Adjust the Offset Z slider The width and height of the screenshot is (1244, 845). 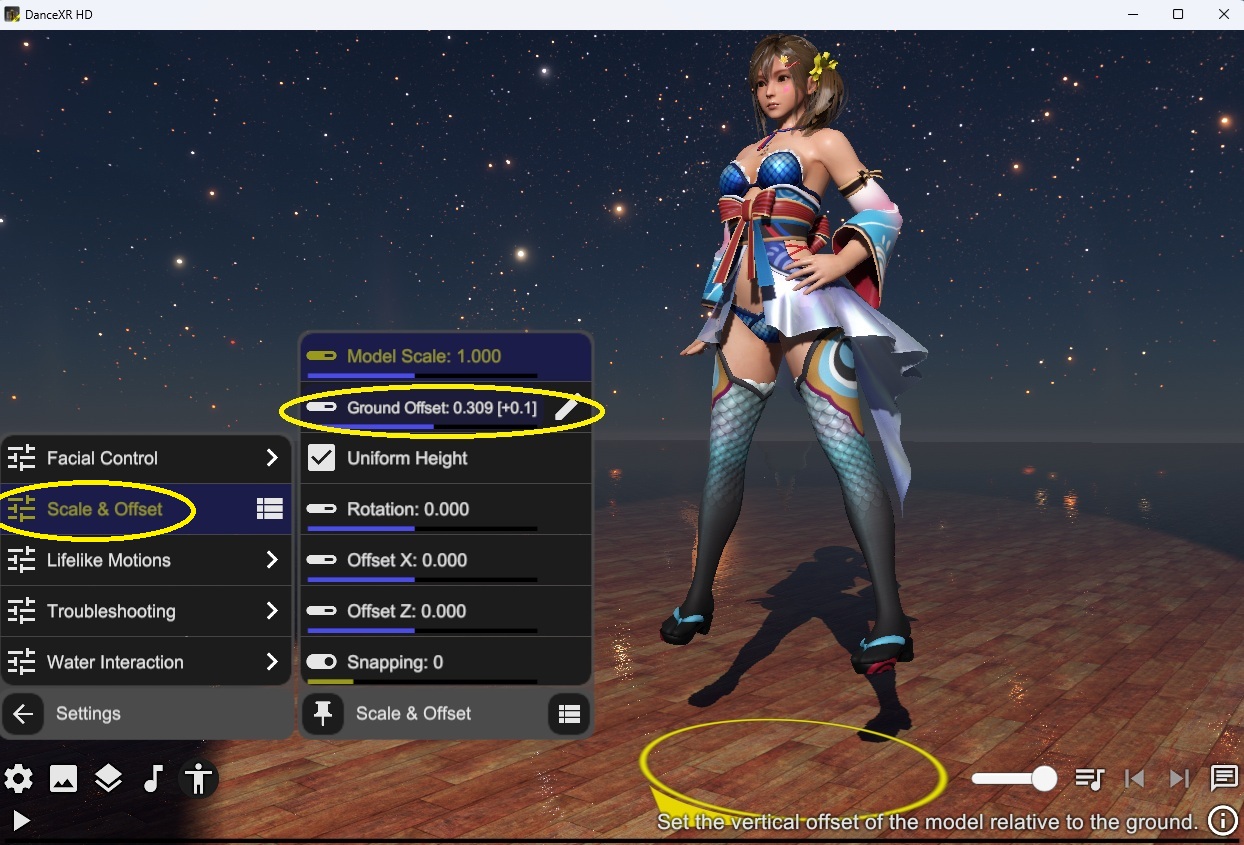click(422, 630)
